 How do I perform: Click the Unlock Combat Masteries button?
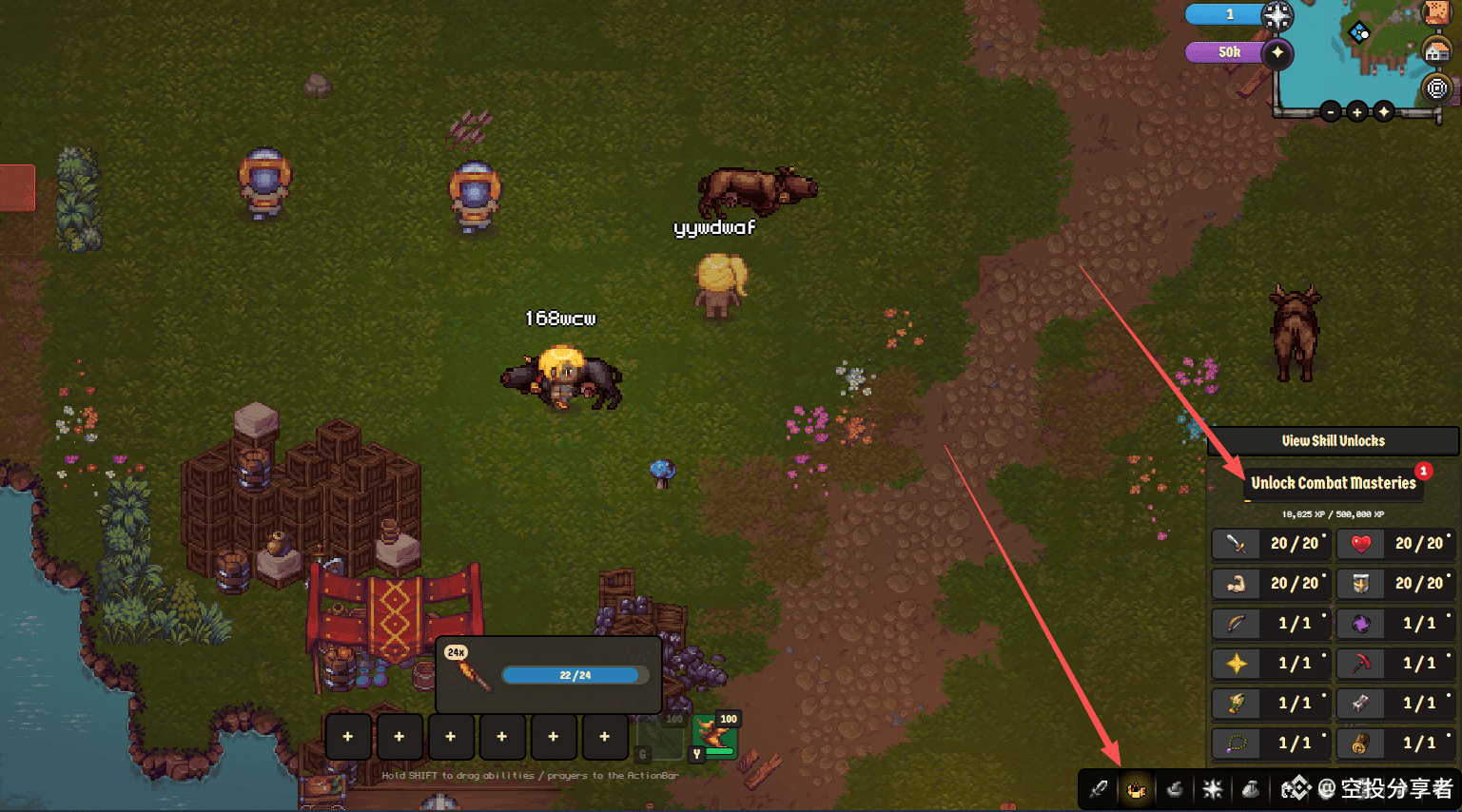[1333, 483]
